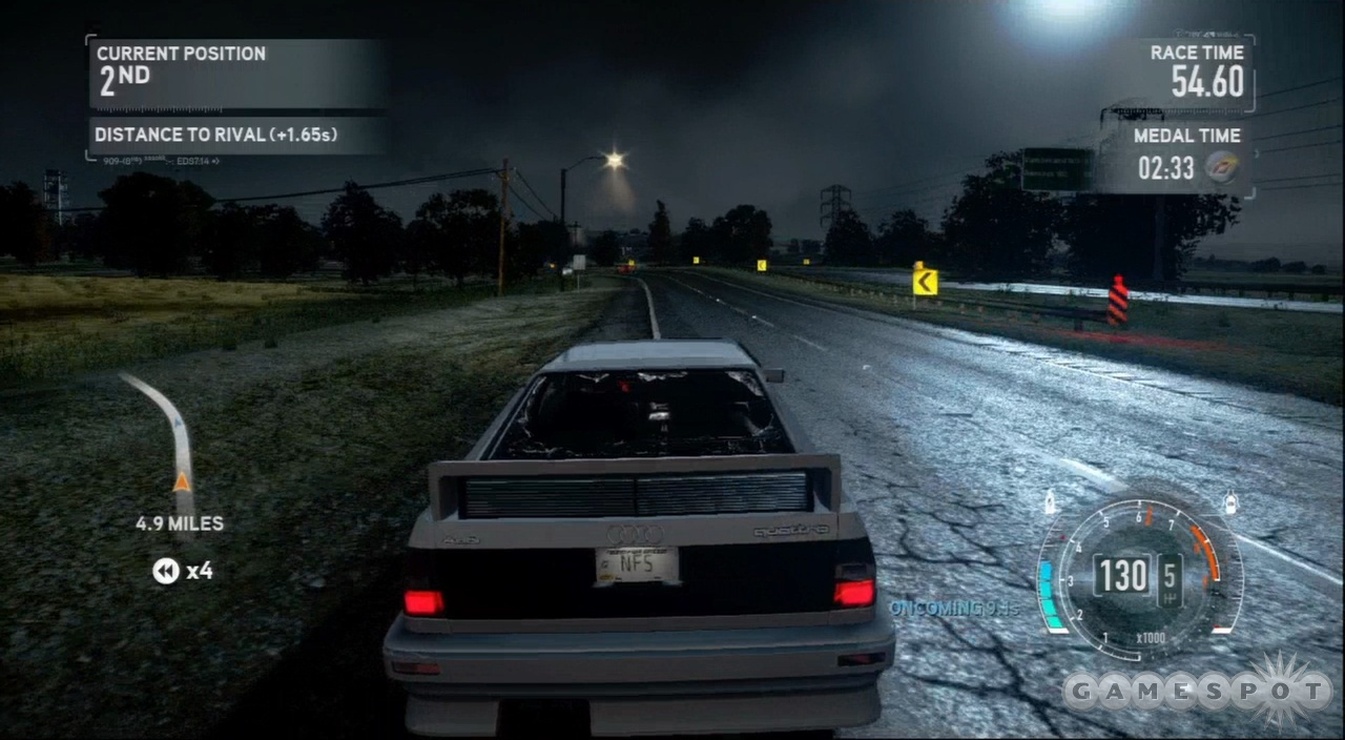The width and height of the screenshot is (1345, 740).
Task: Click the medal icon beside Medal Time
Action: click(x=1220, y=167)
